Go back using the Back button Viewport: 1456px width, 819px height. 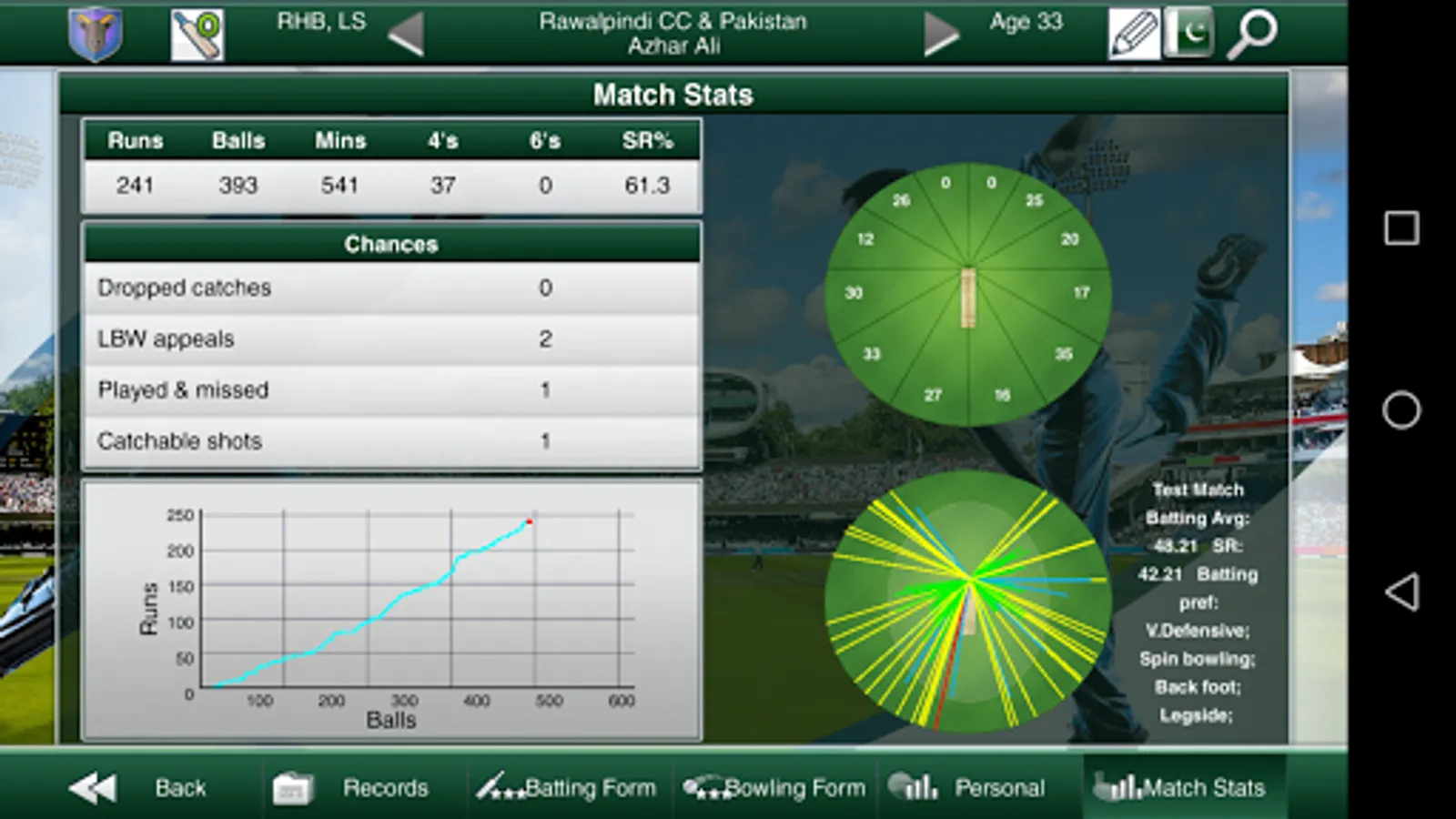pos(138,787)
